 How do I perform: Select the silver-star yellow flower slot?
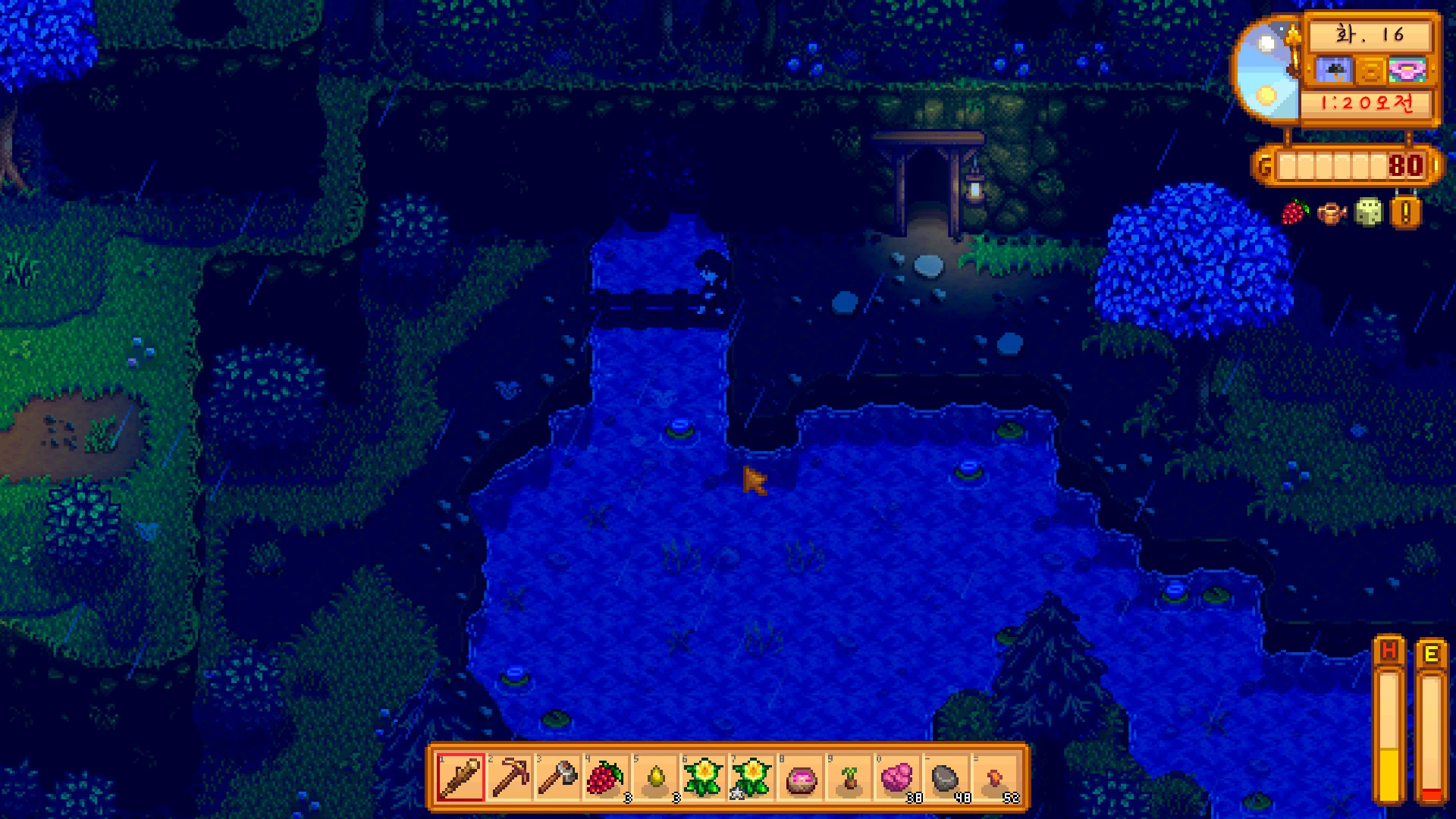pyautogui.click(x=752, y=777)
